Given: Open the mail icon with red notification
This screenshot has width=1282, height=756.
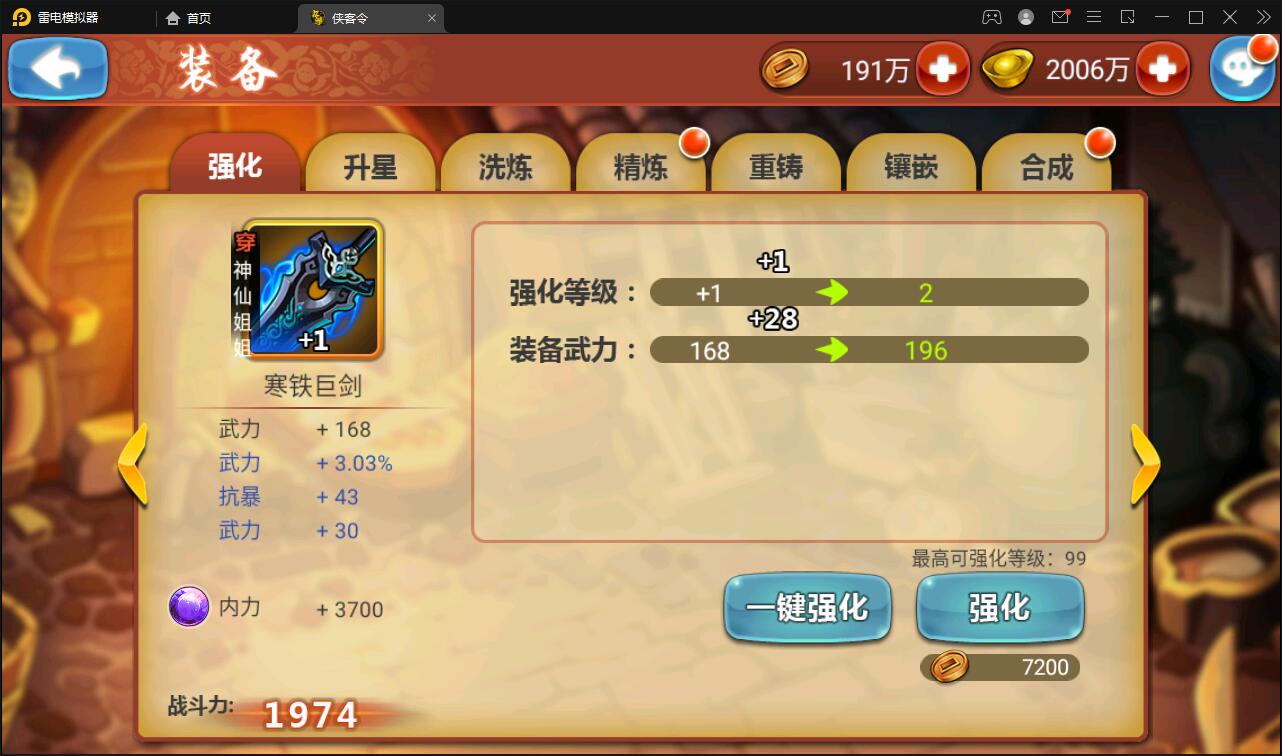Looking at the screenshot, I should [1060, 17].
